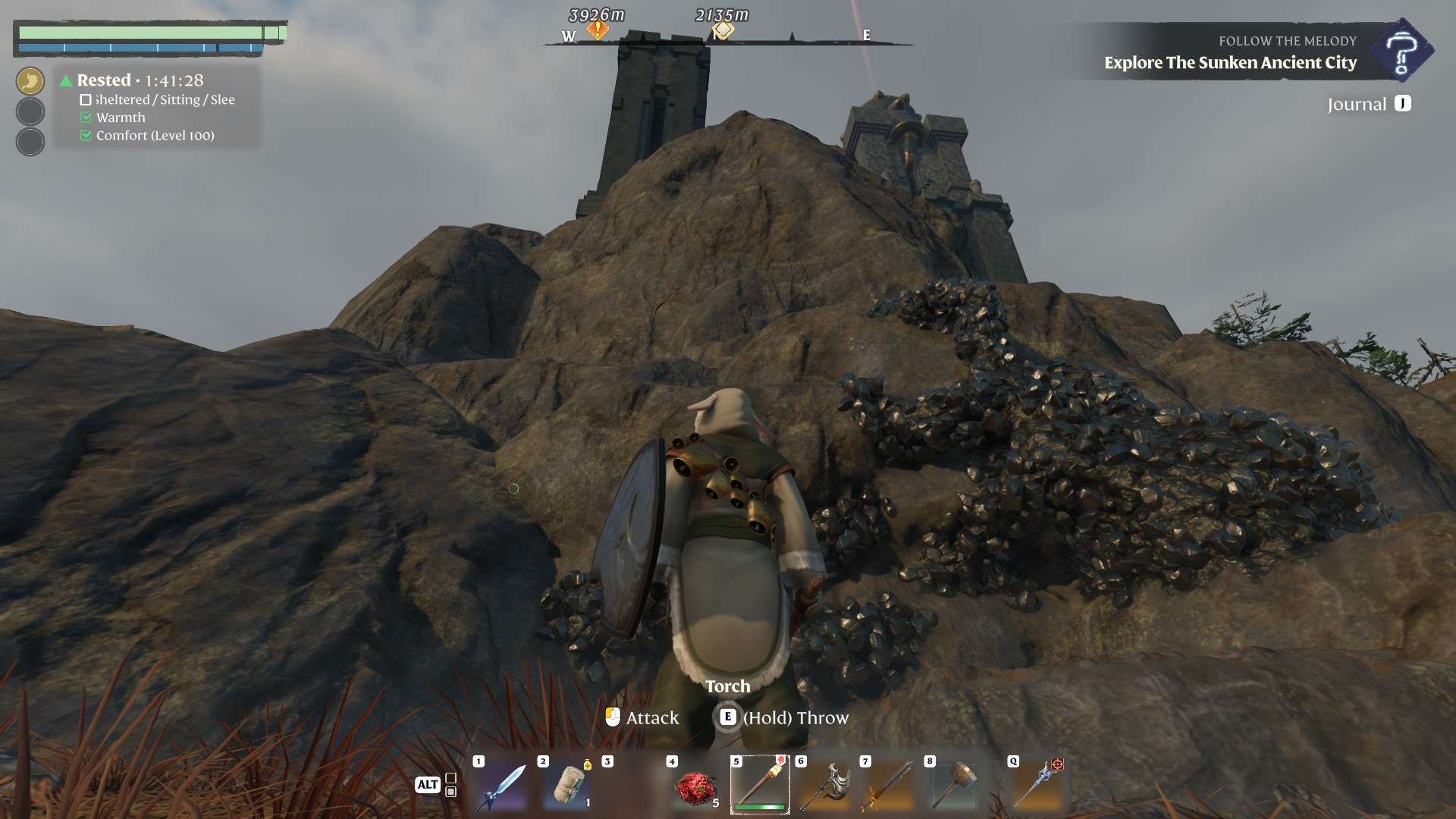This screenshot has height=819, width=1456.
Task: Choose the hammer in hotbar slot 8
Action: (x=953, y=786)
